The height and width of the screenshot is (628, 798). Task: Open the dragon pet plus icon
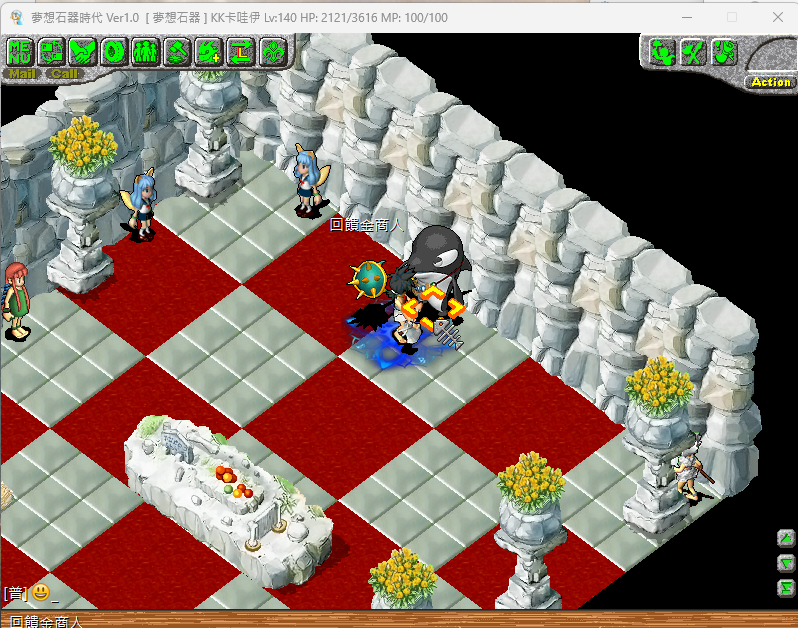click(x=208, y=51)
